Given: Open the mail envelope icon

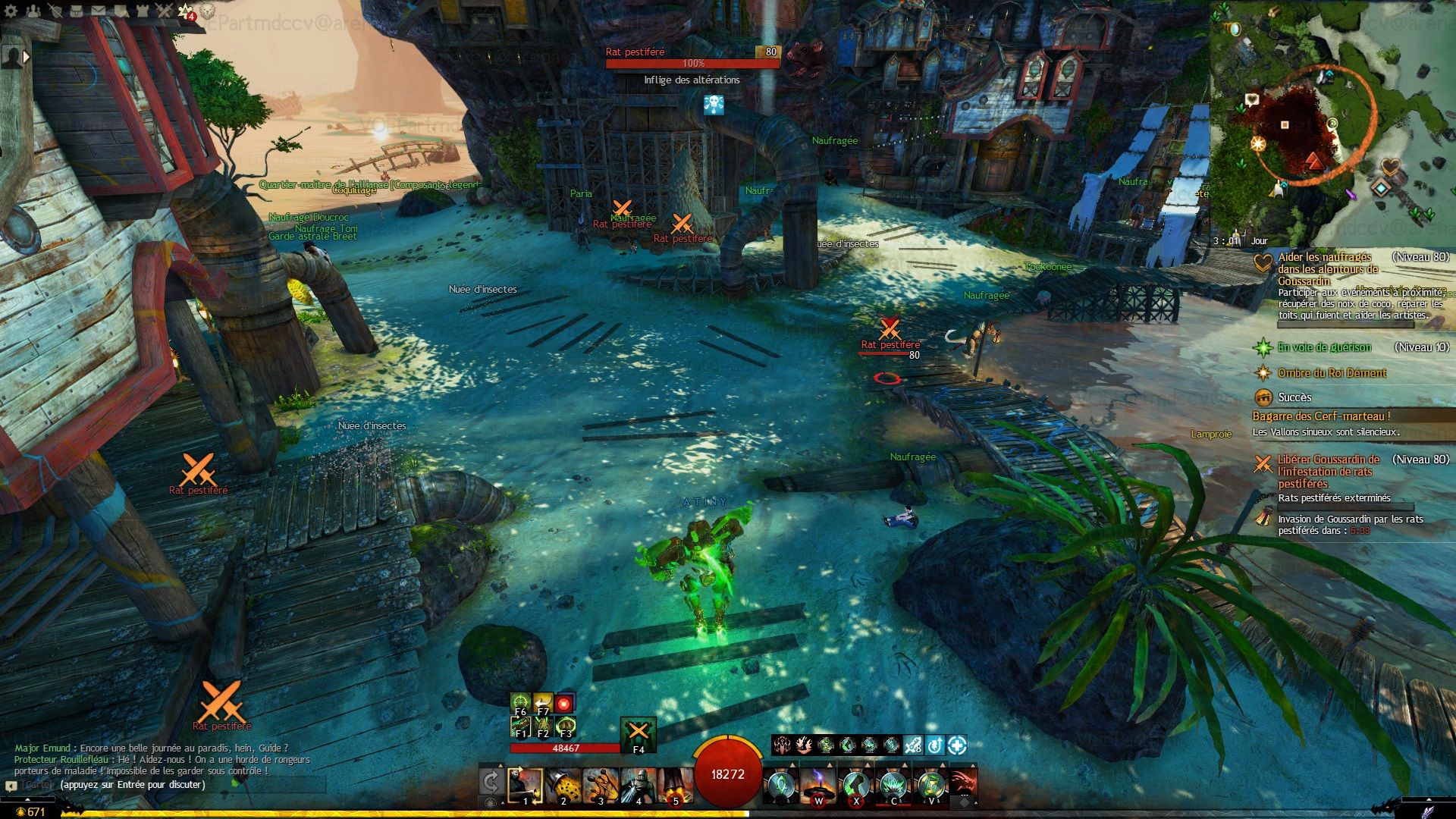Looking at the screenshot, I should pyautogui.click(x=99, y=11).
